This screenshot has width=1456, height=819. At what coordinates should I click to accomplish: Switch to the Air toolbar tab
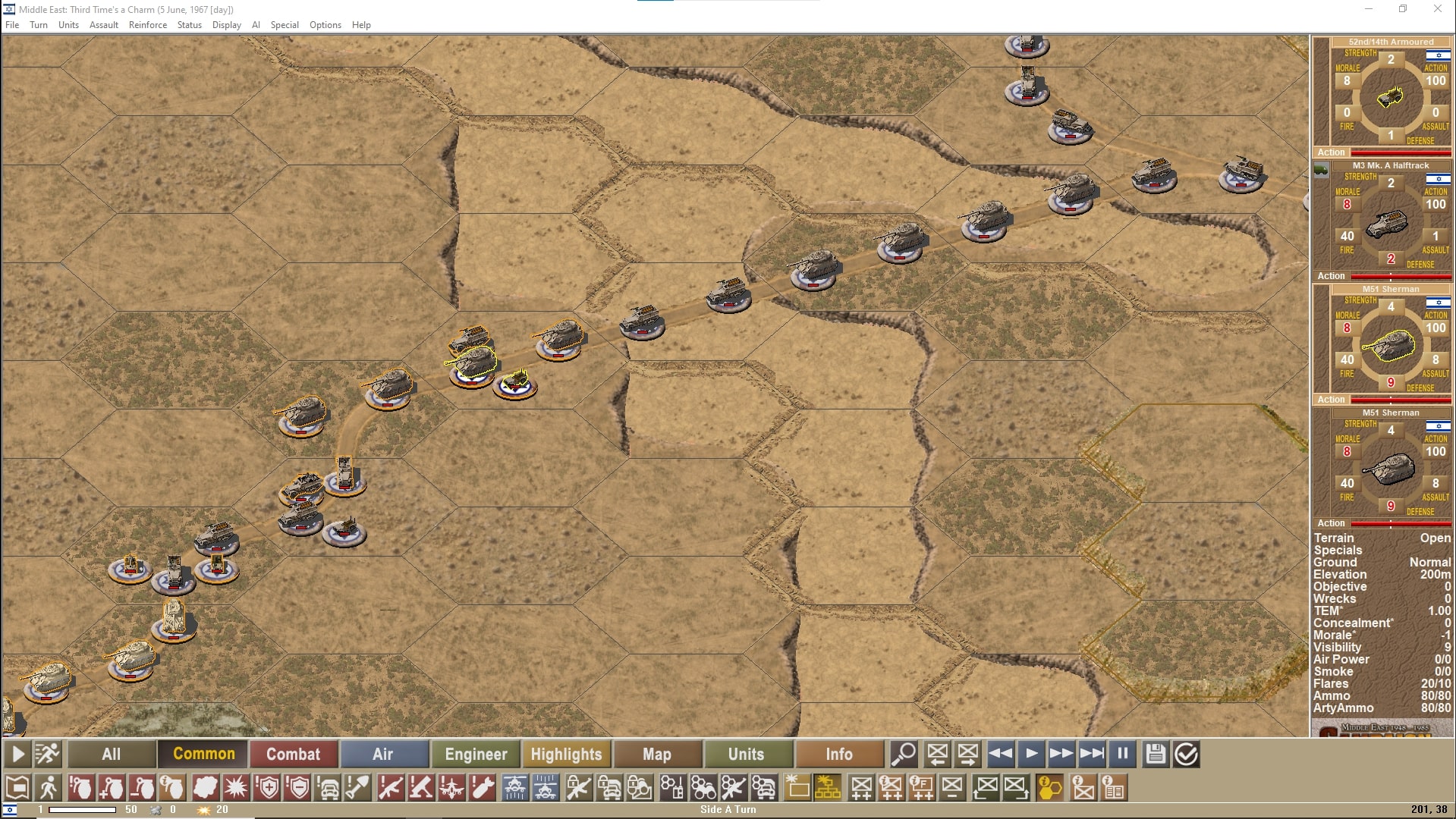(x=385, y=754)
